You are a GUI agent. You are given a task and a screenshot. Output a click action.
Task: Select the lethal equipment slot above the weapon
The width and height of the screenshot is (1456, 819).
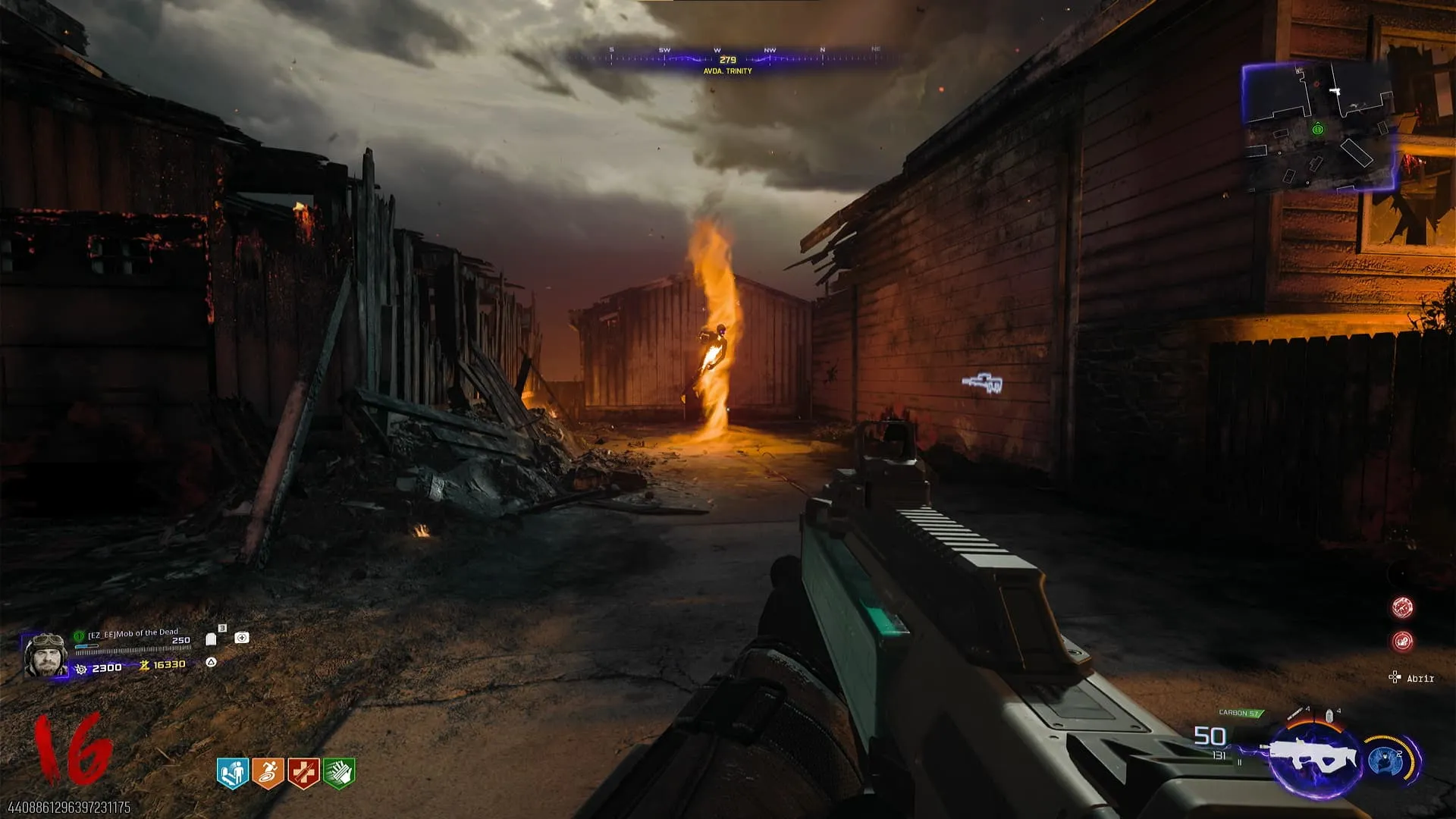pos(1298,713)
